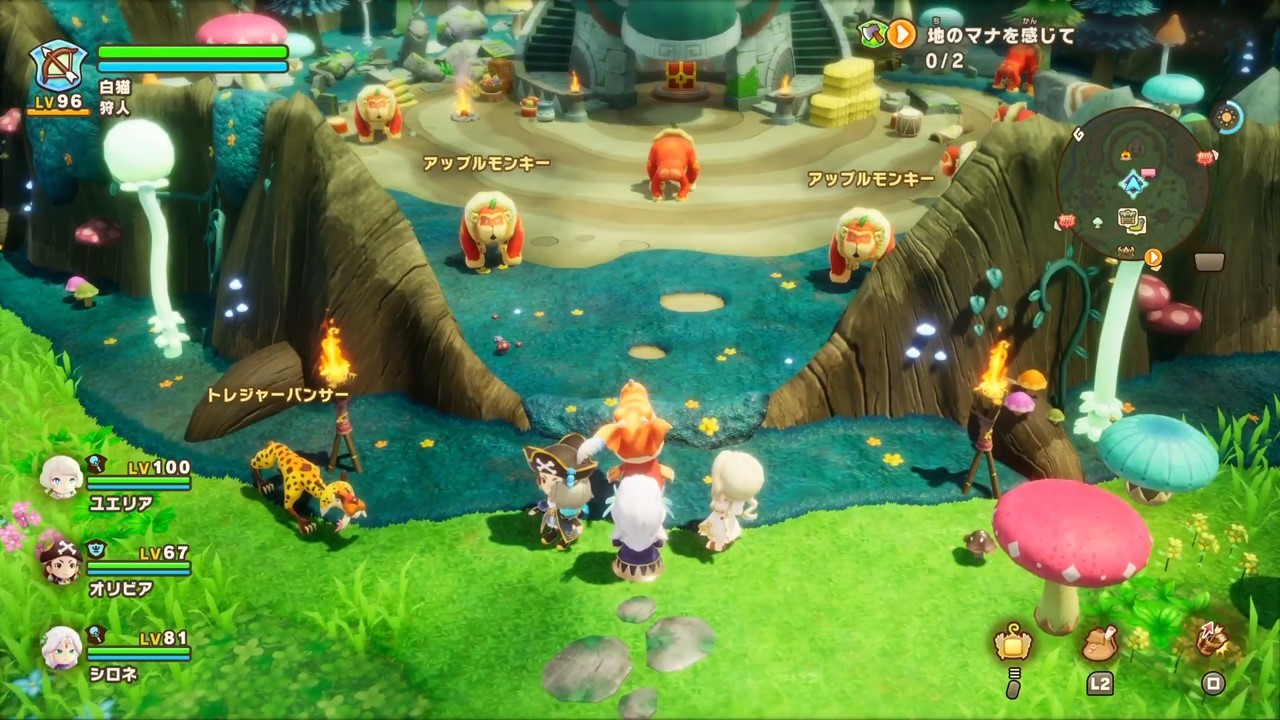This screenshot has height=720, width=1280.
Task: Click the blue player arrow on minimap
Action: pos(1133,184)
